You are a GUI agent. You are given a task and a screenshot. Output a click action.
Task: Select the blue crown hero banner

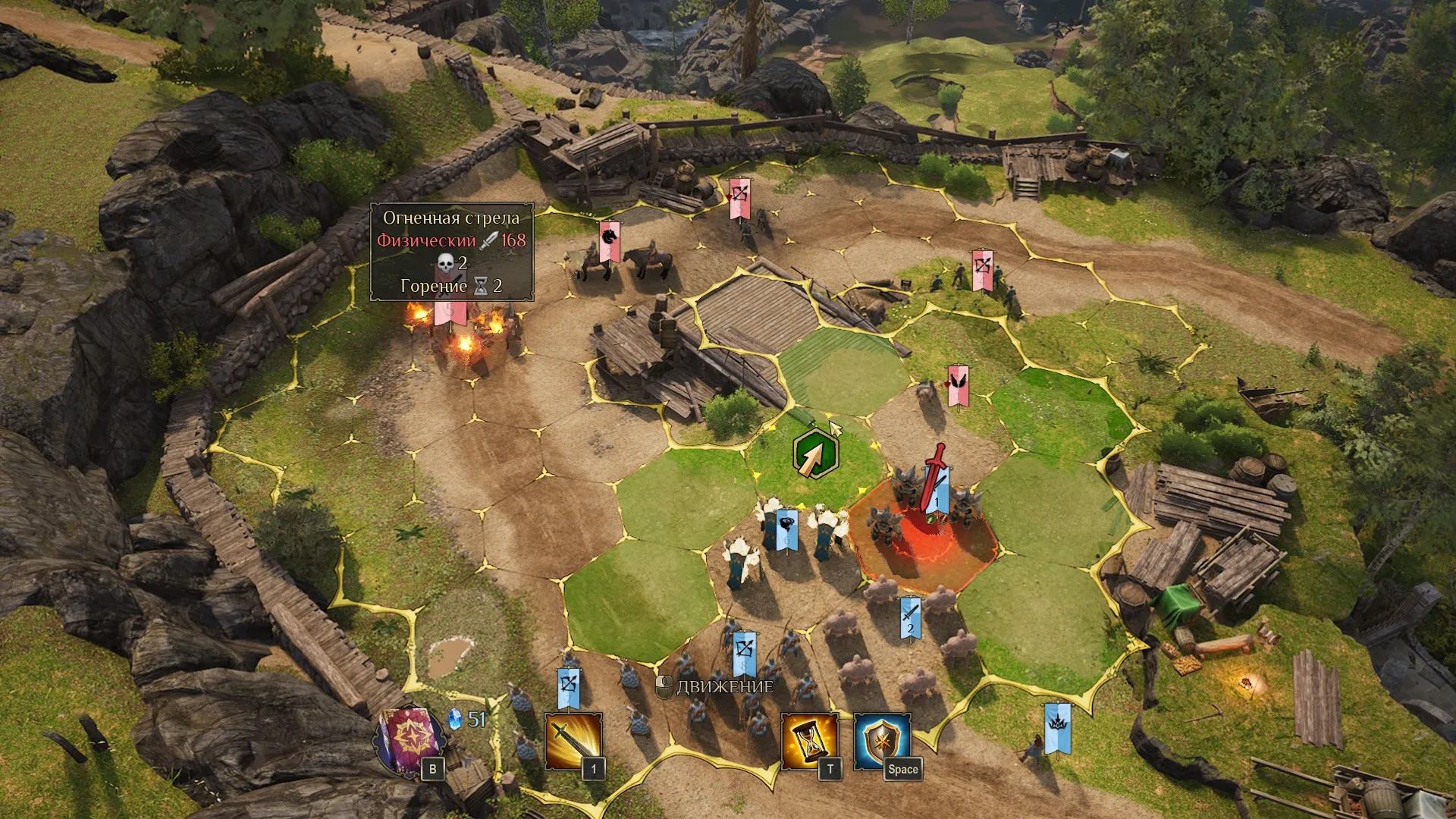(1057, 726)
